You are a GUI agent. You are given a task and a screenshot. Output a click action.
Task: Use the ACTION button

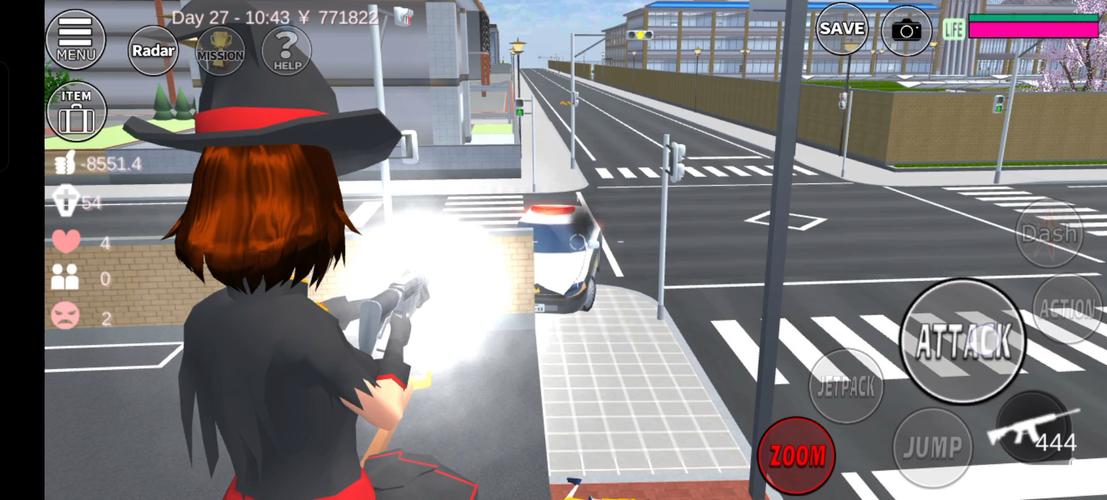point(1067,309)
